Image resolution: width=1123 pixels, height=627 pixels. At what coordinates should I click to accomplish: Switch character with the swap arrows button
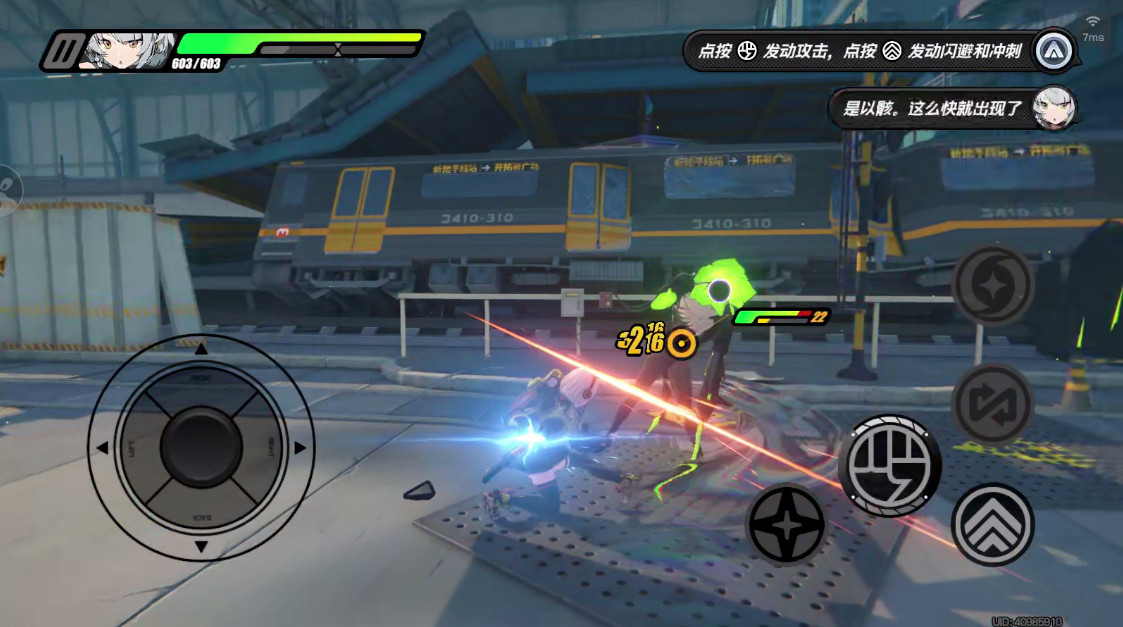[x=991, y=404]
